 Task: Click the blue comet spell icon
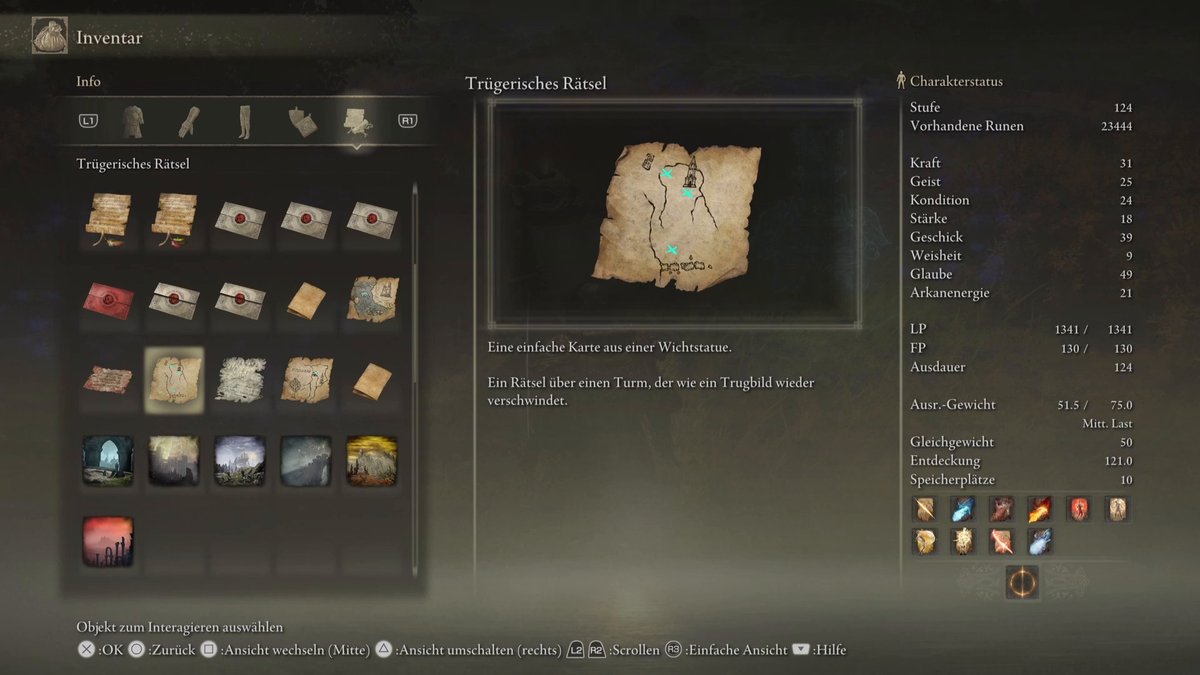click(963, 509)
